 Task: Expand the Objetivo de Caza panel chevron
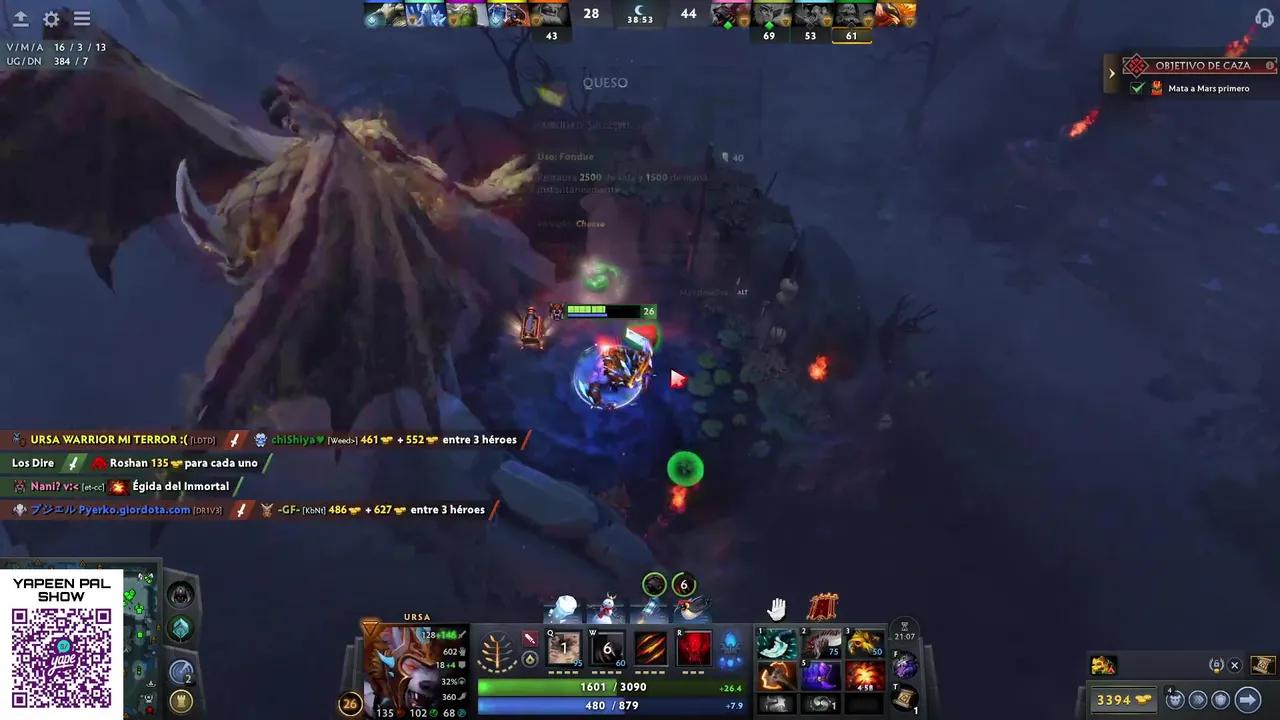click(1112, 72)
